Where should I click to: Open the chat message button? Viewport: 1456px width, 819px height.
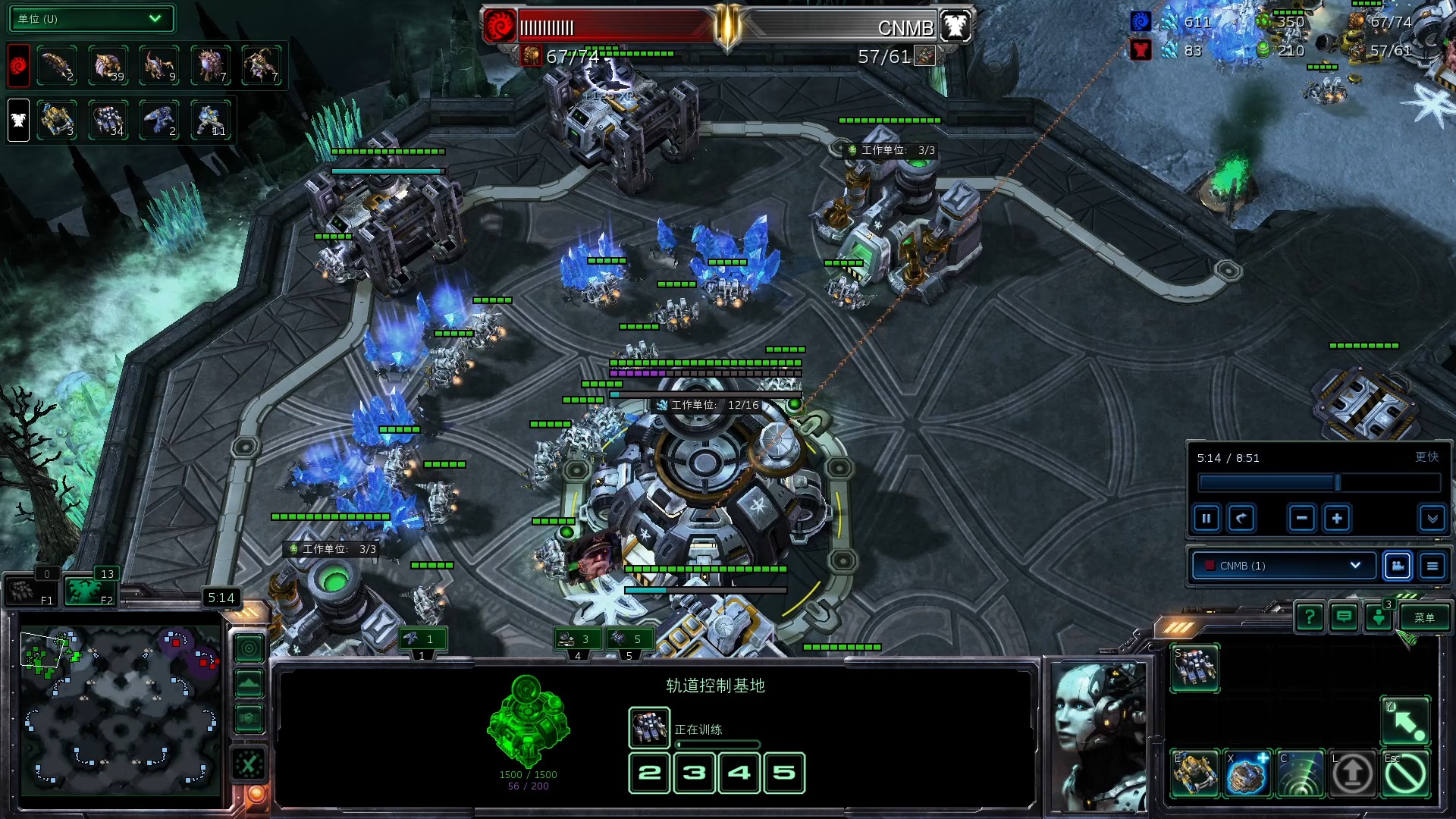(x=1344, y=618)
